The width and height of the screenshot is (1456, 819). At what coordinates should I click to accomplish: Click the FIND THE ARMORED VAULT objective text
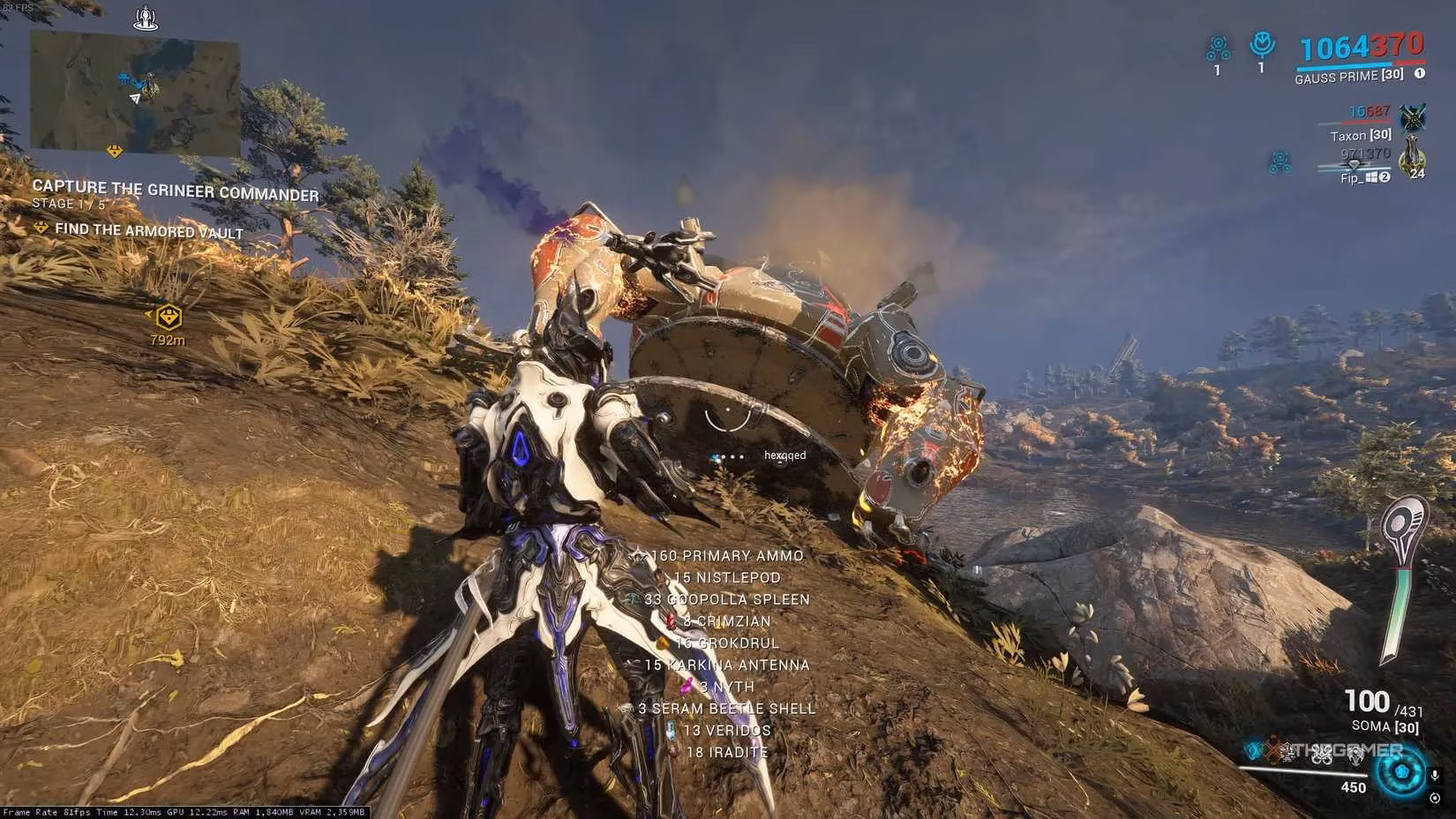click(150, 230)
